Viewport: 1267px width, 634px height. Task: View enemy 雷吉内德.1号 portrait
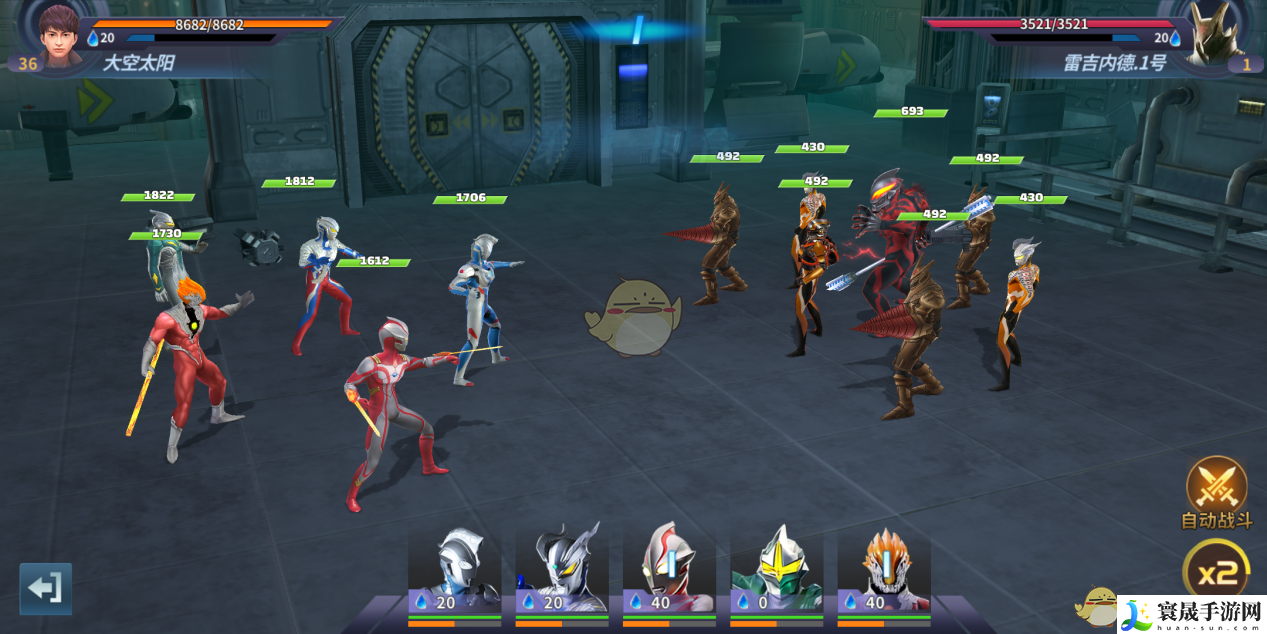(1208, 34)
